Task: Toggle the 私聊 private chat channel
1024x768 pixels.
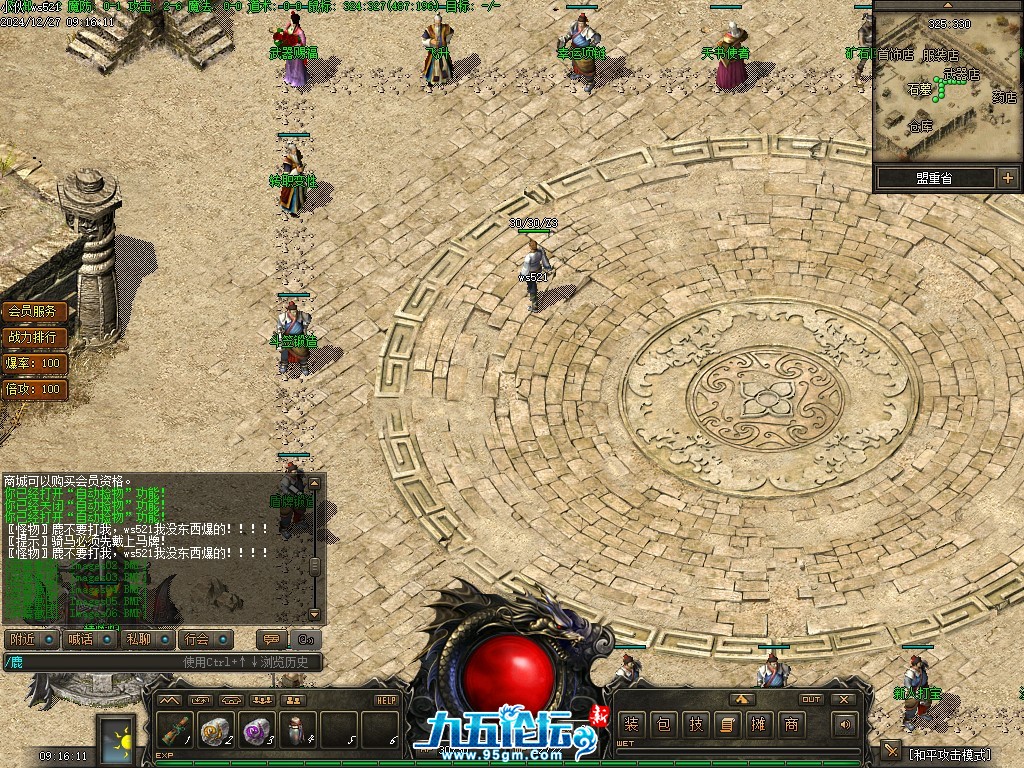Action: click(x=148, y=639)
